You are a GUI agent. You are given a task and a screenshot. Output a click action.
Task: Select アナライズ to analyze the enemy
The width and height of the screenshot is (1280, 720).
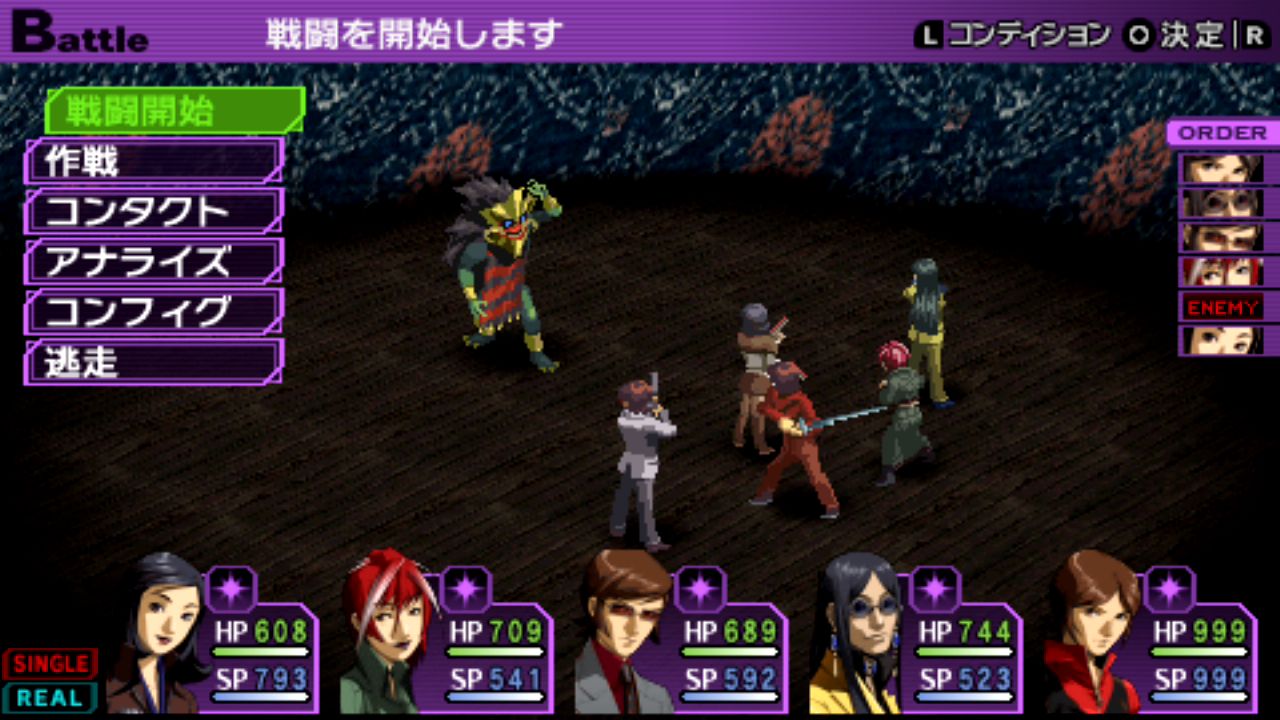click(x=154, y=262)
